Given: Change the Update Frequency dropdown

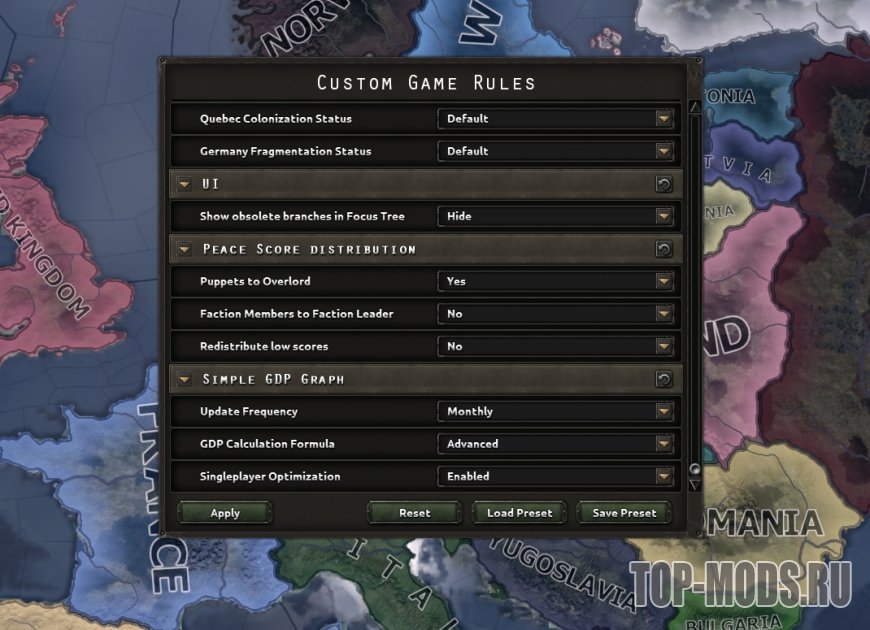Looking at the screenshot, I should [x=555, y=411].
